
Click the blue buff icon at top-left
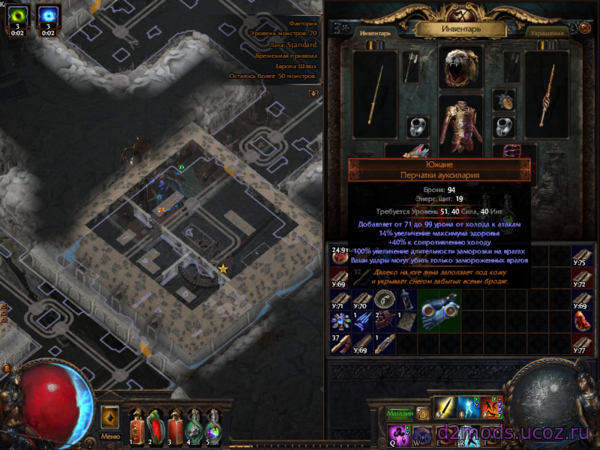(48, 16)
